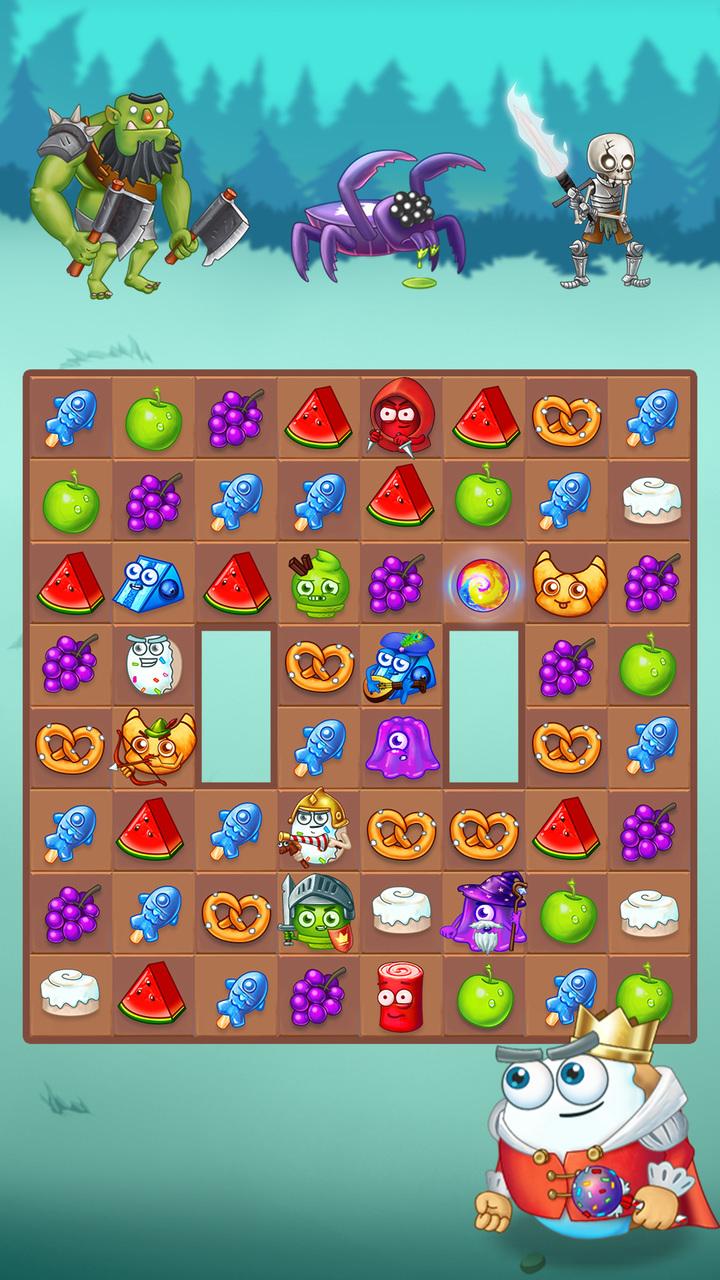Select the egg knight with golden helmet
This screenshot has width=720, height=1280.
tap(318, 830)
